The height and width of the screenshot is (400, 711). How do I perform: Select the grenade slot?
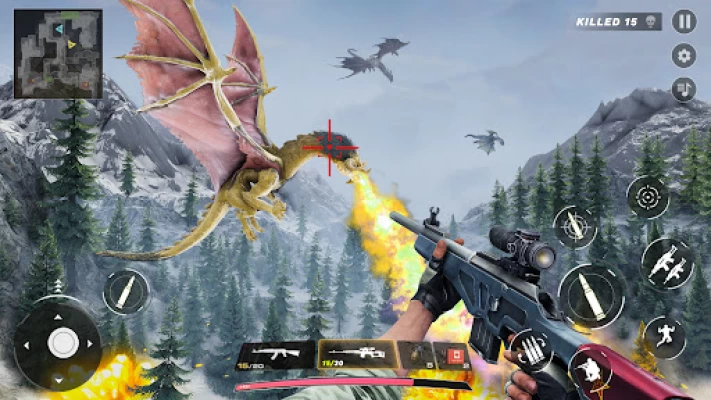[x=416, y=355]
